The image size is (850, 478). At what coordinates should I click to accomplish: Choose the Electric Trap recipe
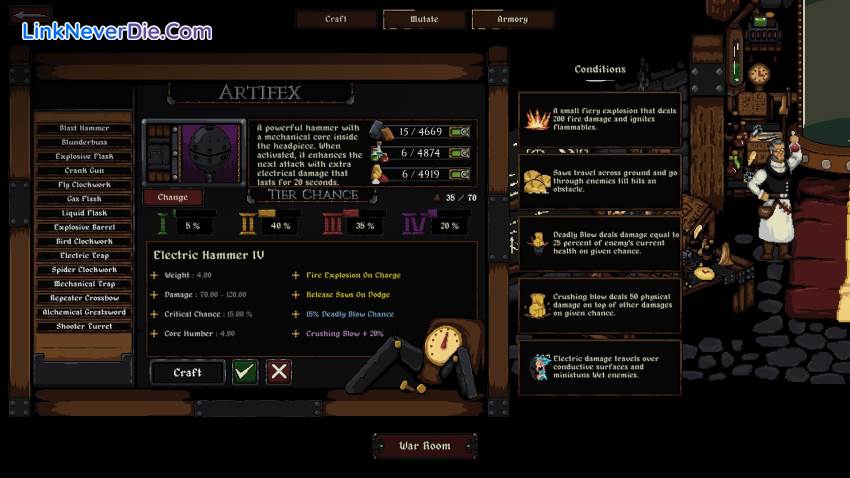(x=84, y=256)
